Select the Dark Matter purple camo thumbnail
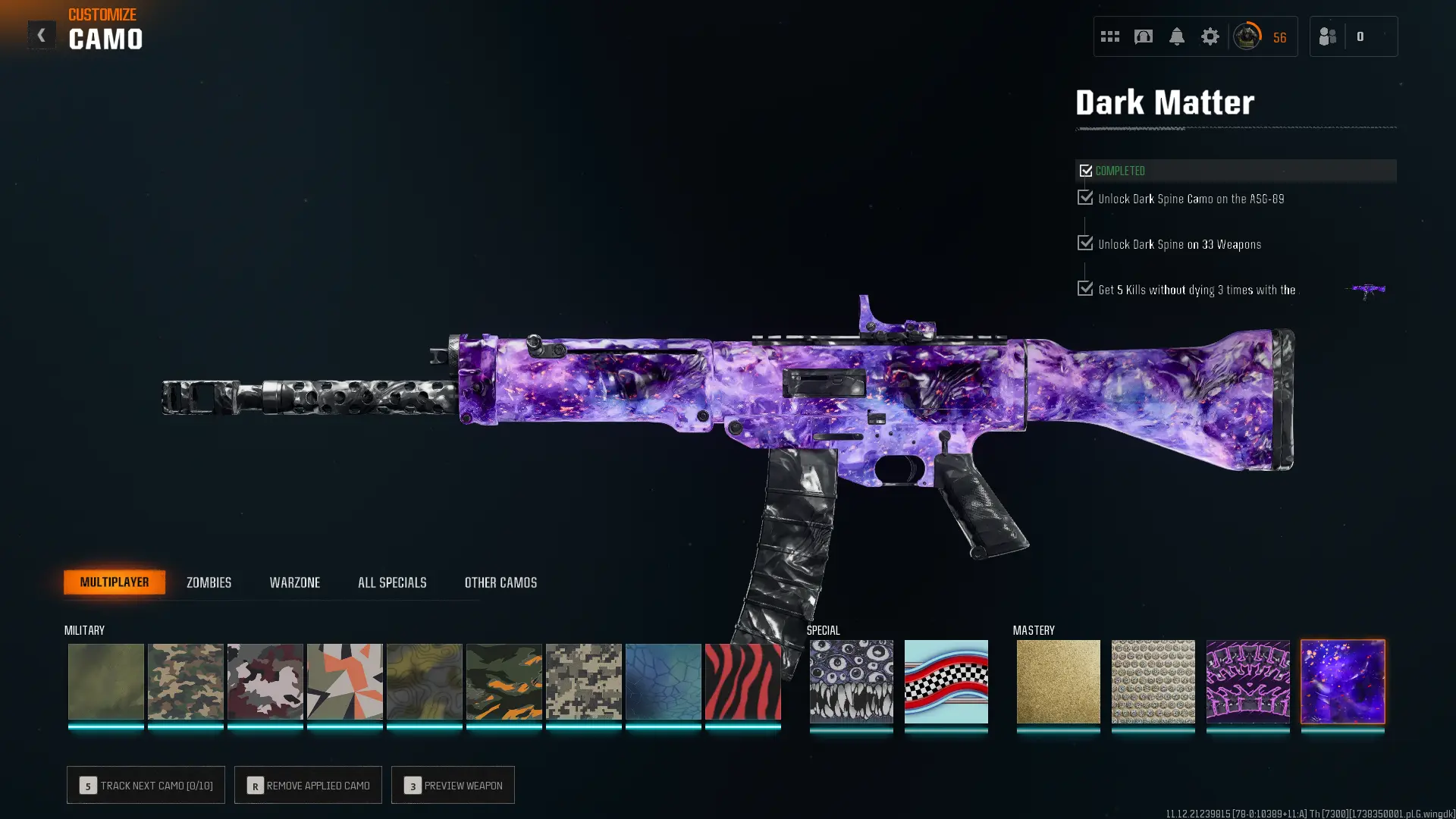The width and height of the screenshot is (1456, 819). (x=1342, y=682)
